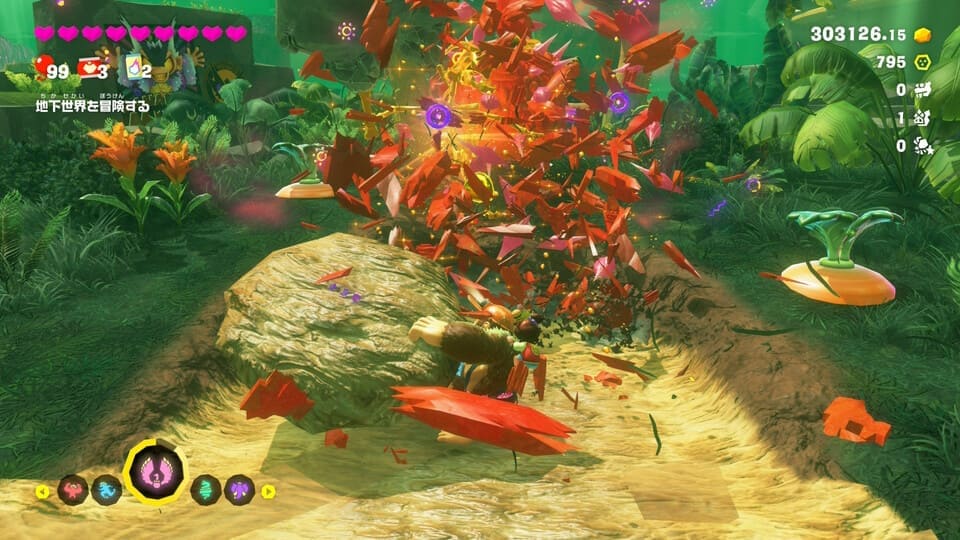Screen dimensions: 960x540
Task: Select the purple transformation icon
Action: click(x=239, y=490)
